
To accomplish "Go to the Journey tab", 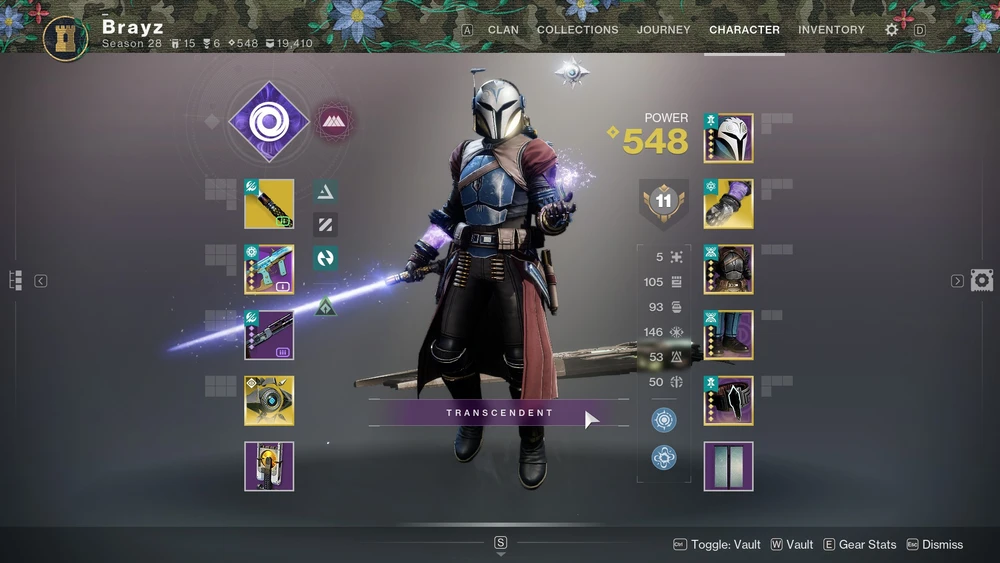I will tap(664, 30).
